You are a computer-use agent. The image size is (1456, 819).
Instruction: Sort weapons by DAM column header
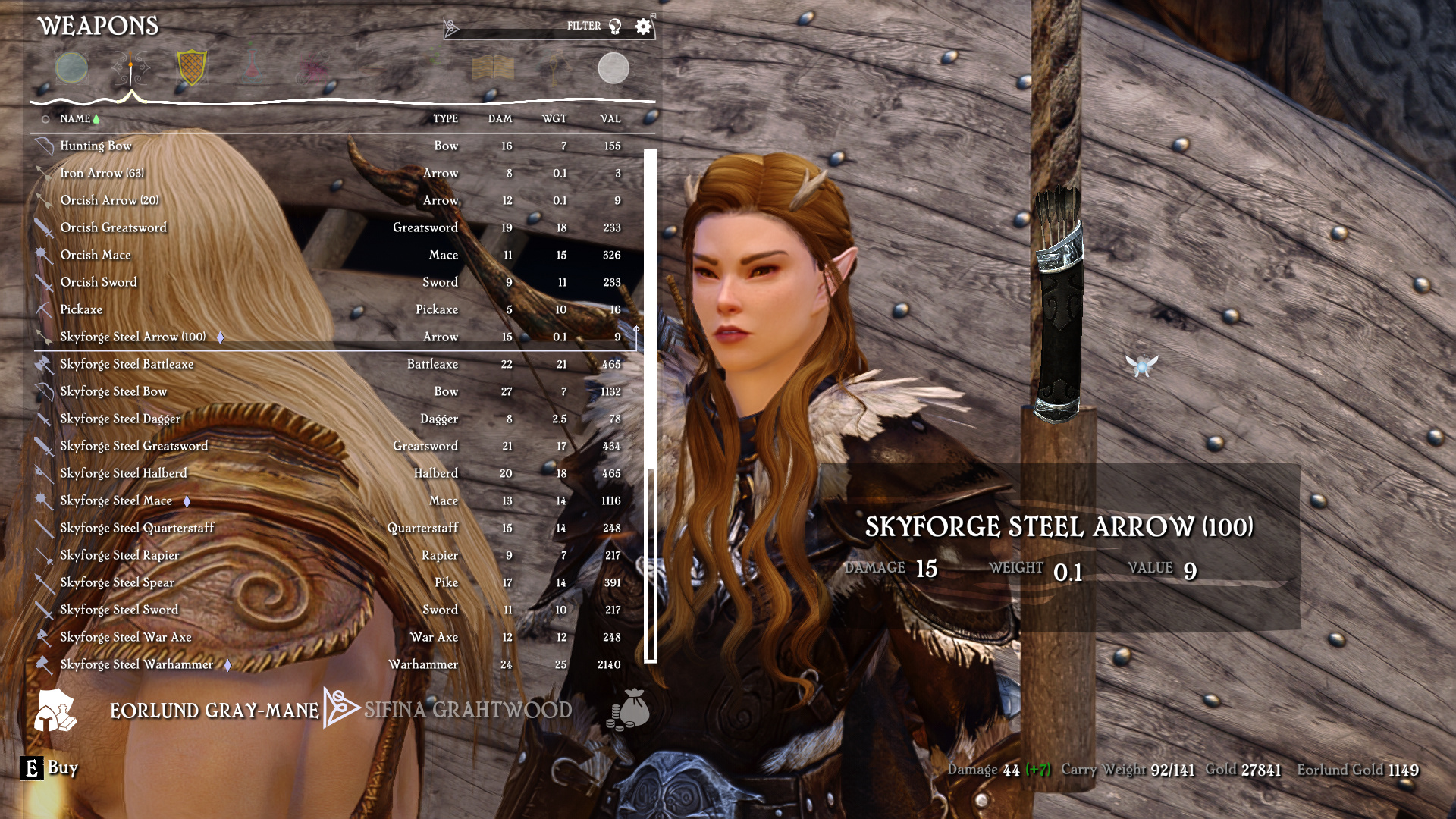coord(500,119)
